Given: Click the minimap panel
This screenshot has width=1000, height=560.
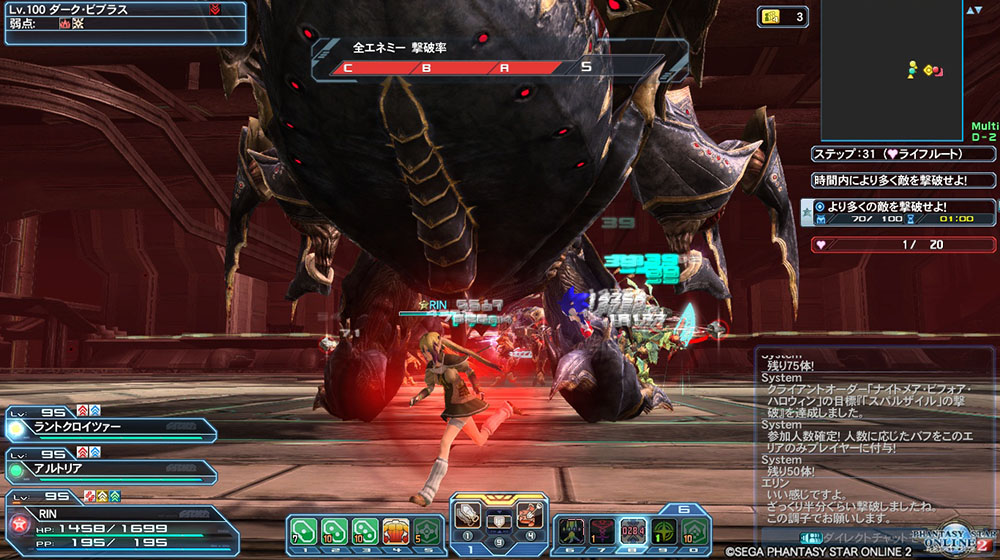Looking at the screenshot, I should click(892, 68).
